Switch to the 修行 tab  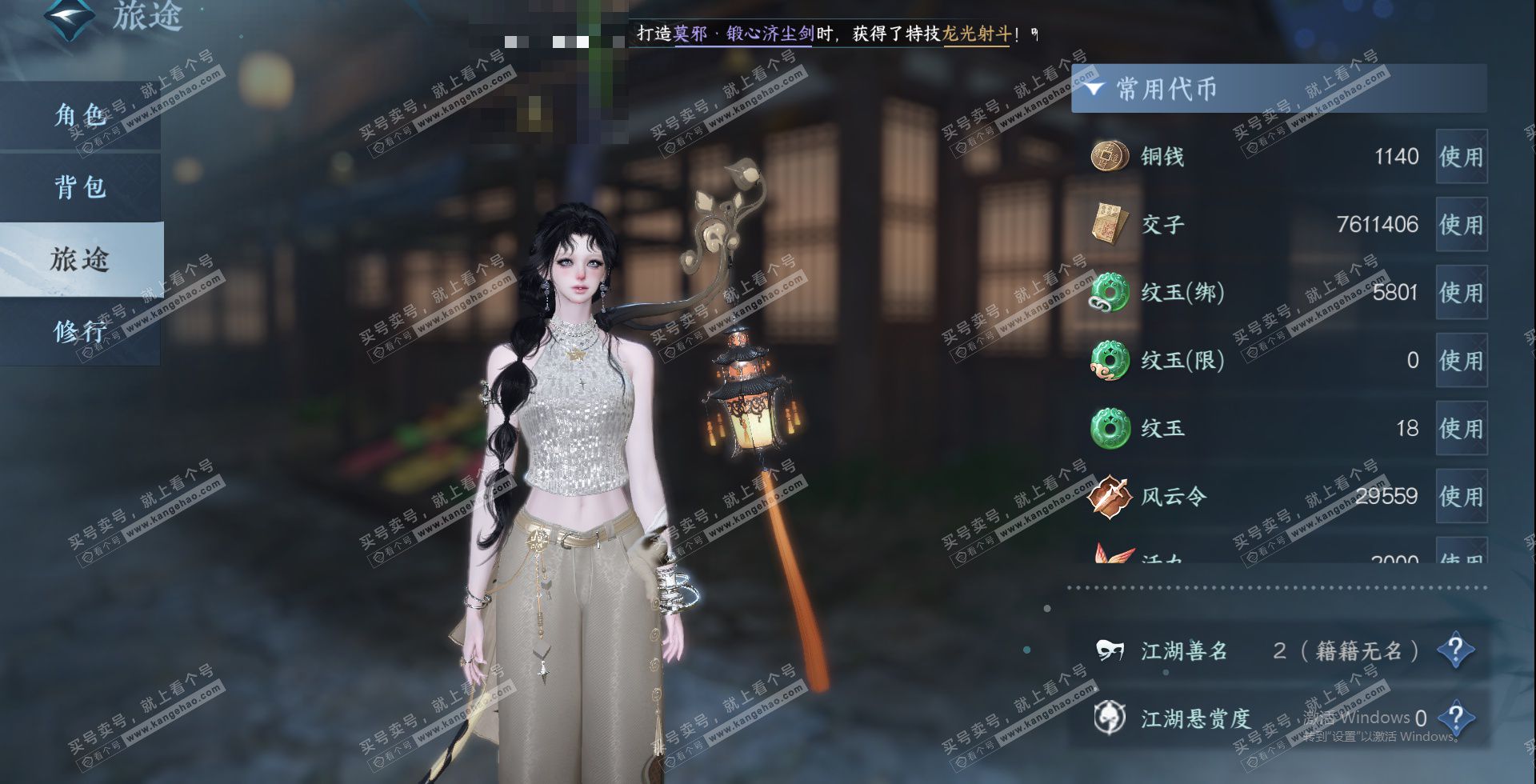[80, 330]
